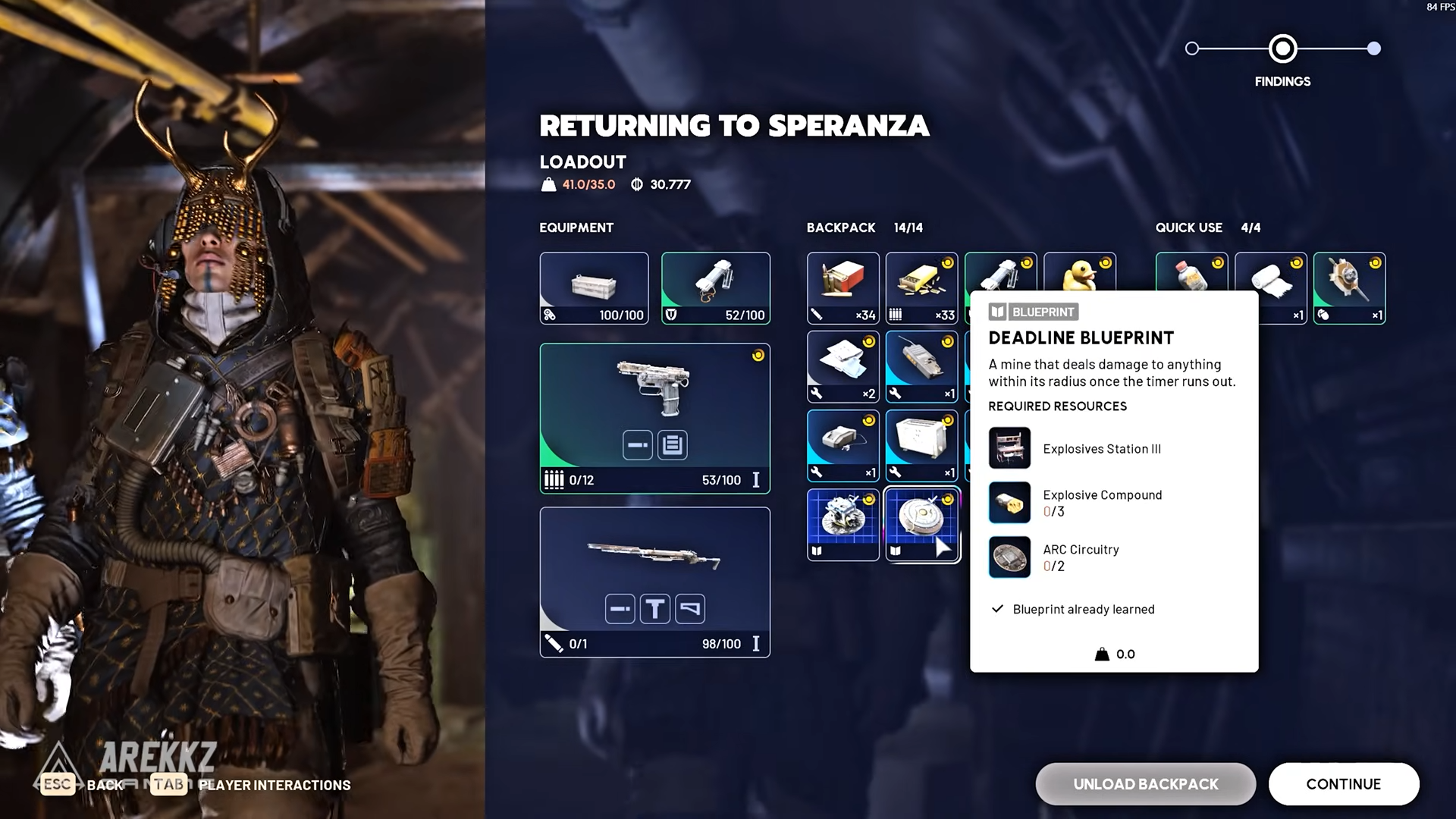Pick the red ammo box stack x34
This screenshot has width=1456, height=819.
pyautogui.click(x=843, y=288)
